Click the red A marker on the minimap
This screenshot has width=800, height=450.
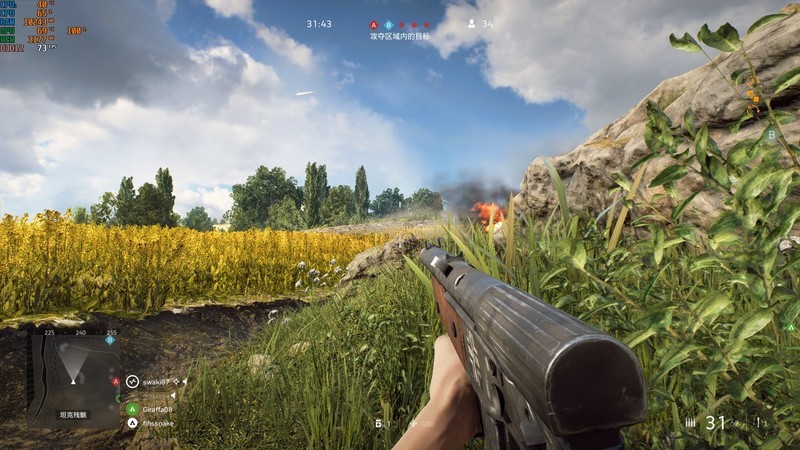(116, 381)
